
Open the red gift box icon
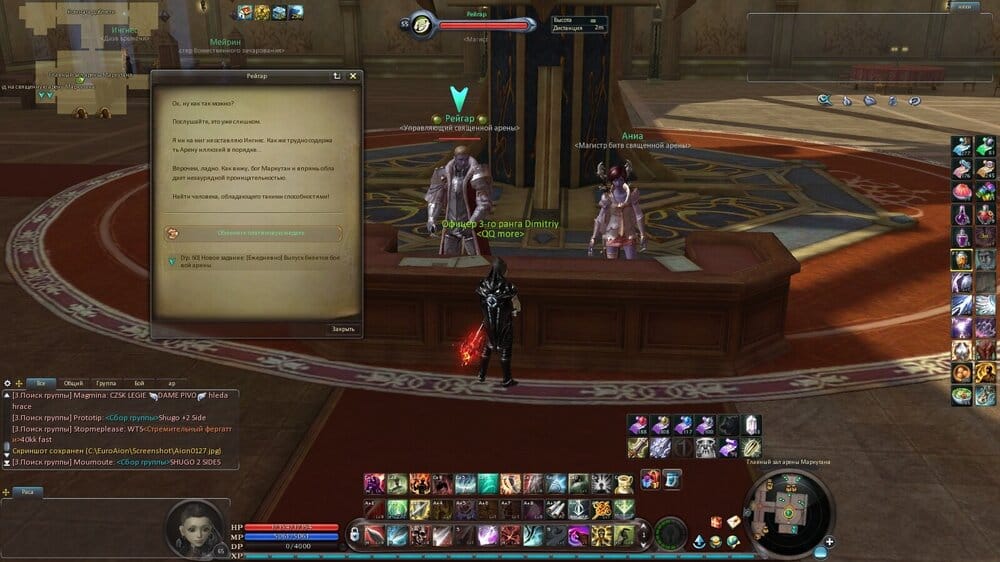click(649, 480)
